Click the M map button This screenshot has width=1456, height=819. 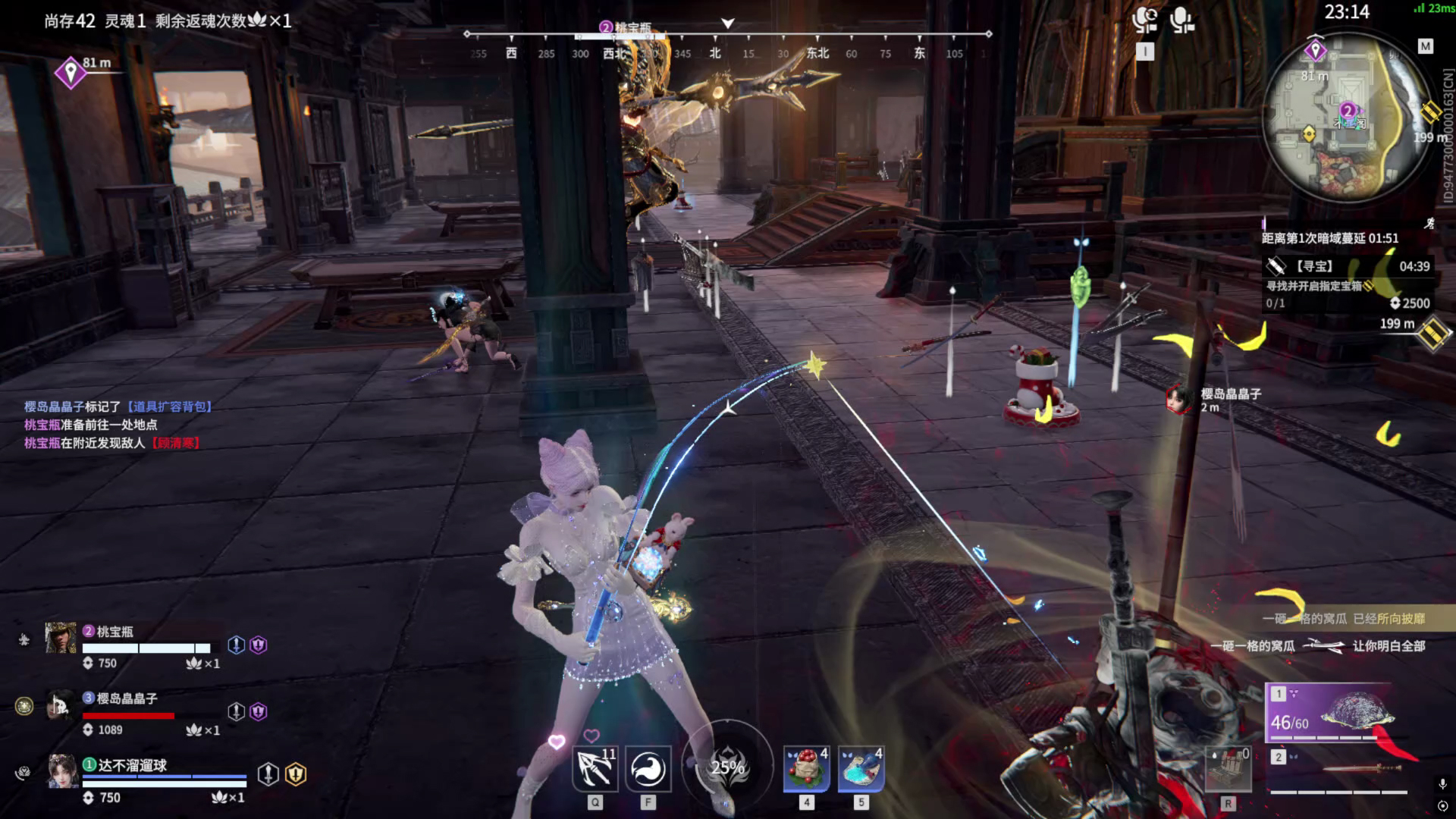tap(1426, 47)
